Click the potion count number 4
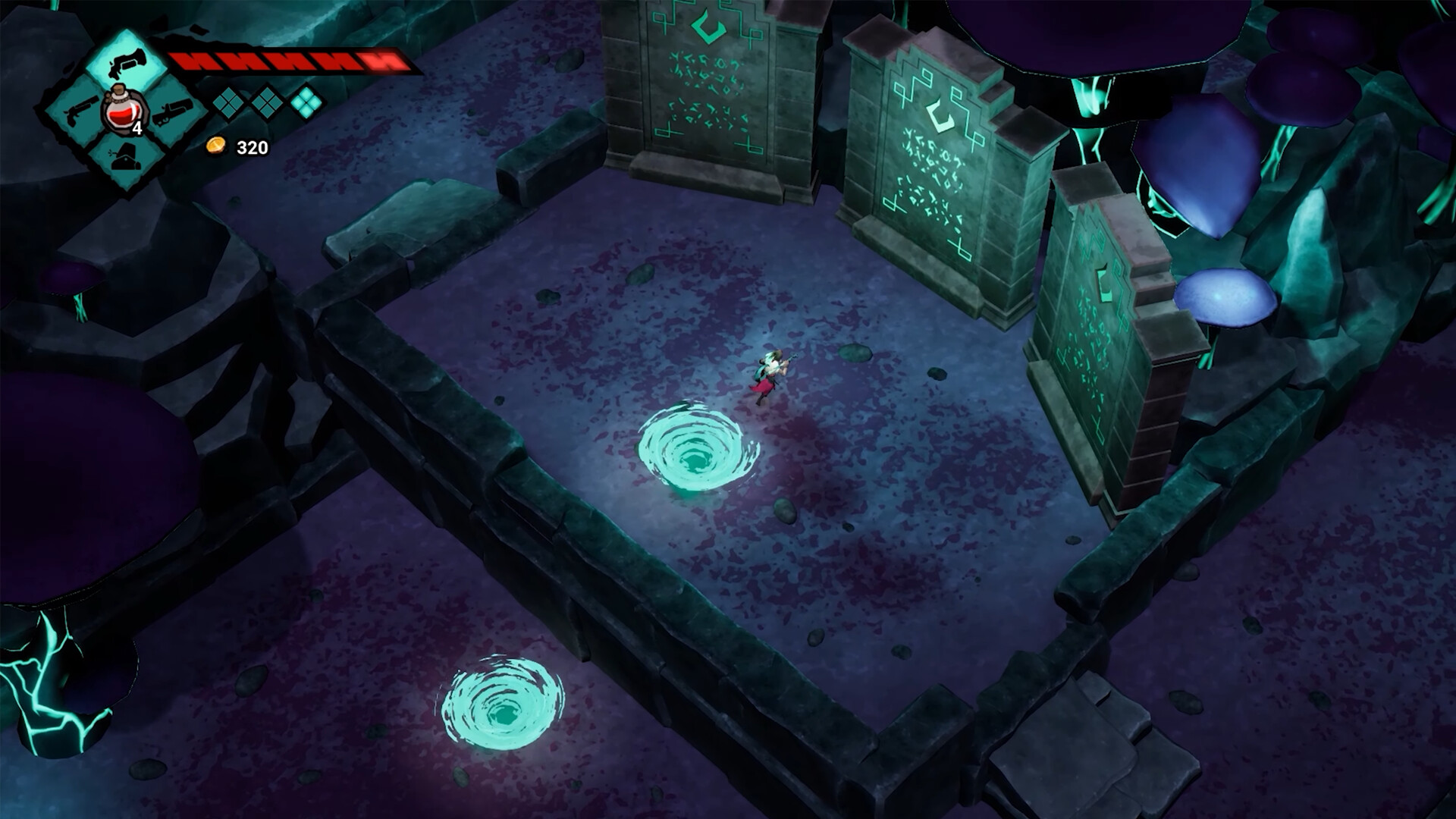The image size is (1456, 819). coord(138,128)
